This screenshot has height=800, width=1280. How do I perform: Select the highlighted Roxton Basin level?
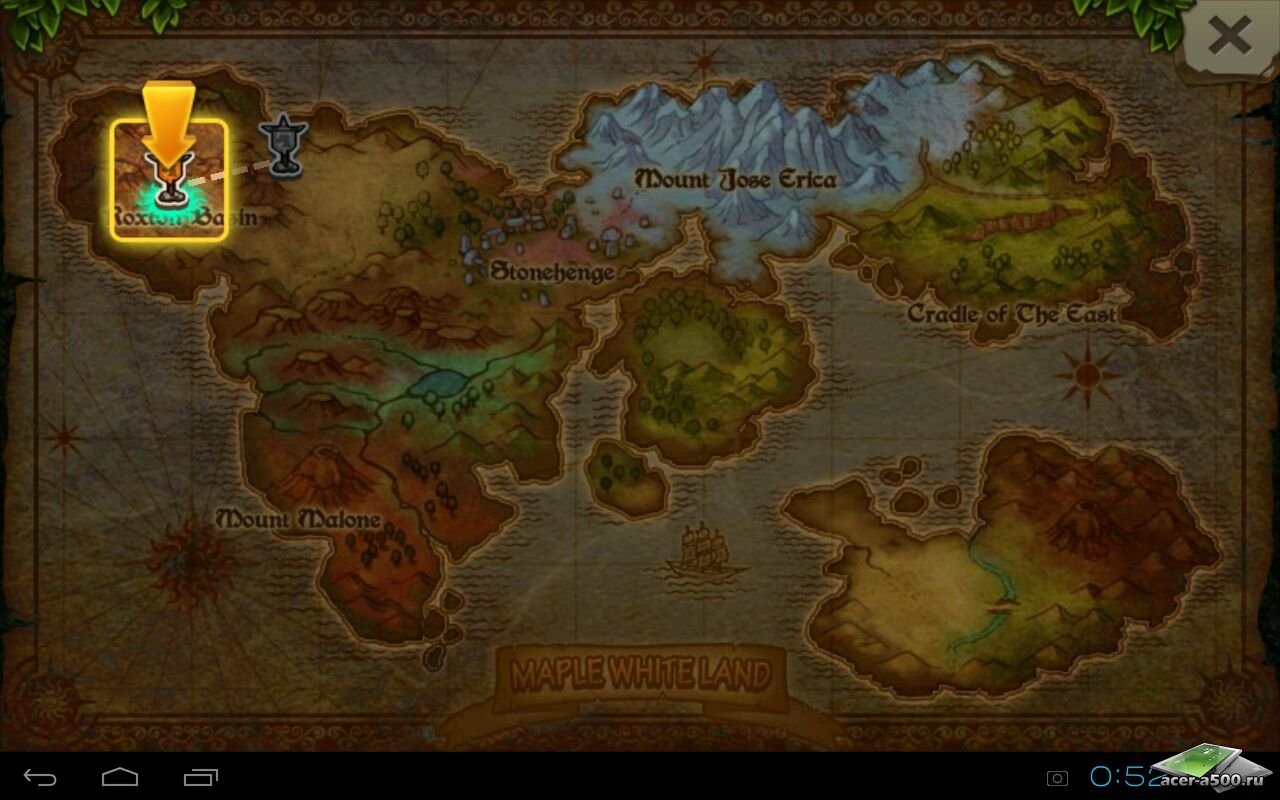(169, 180)
